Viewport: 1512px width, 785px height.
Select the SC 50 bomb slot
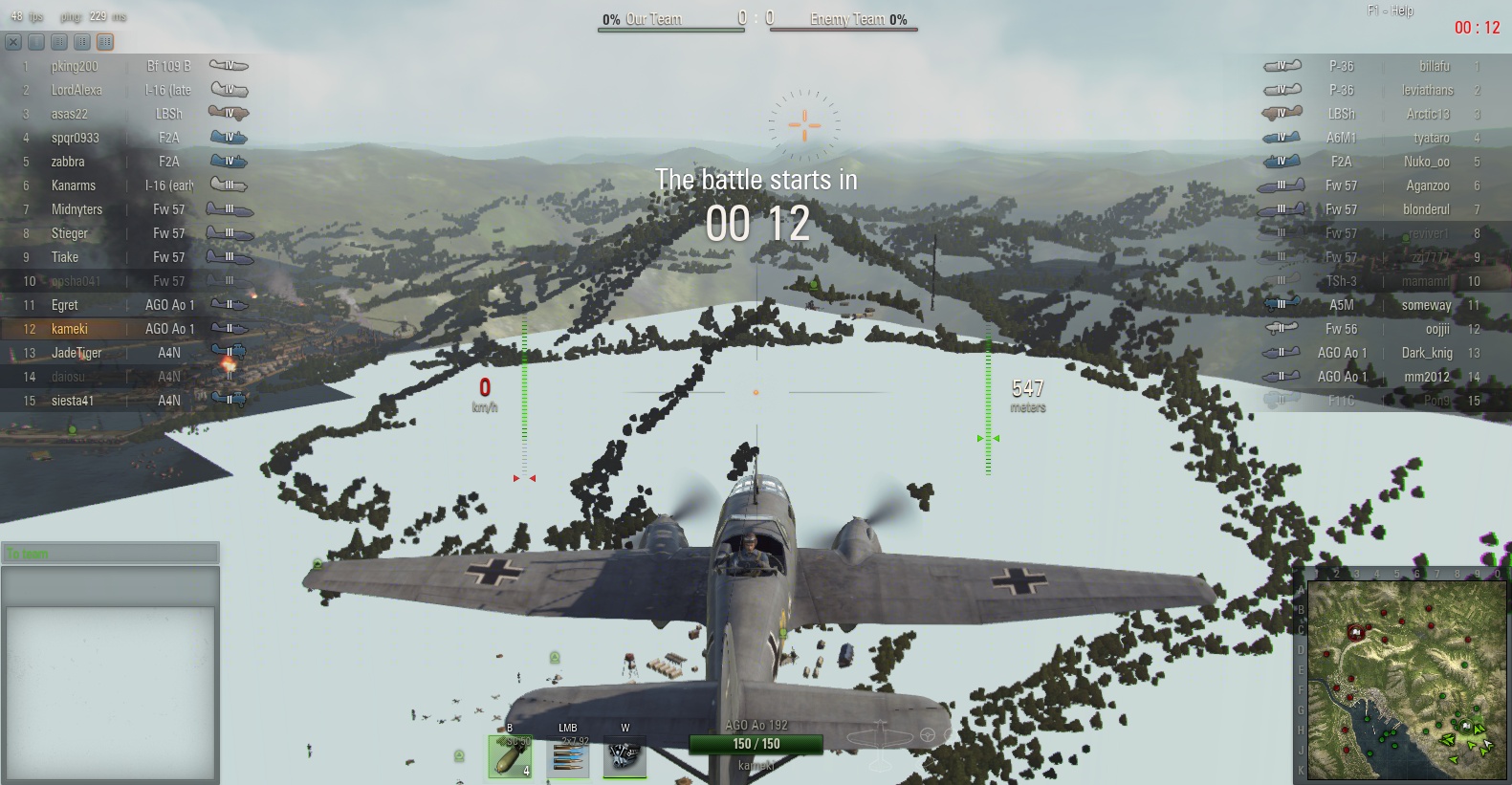point(510,756)
